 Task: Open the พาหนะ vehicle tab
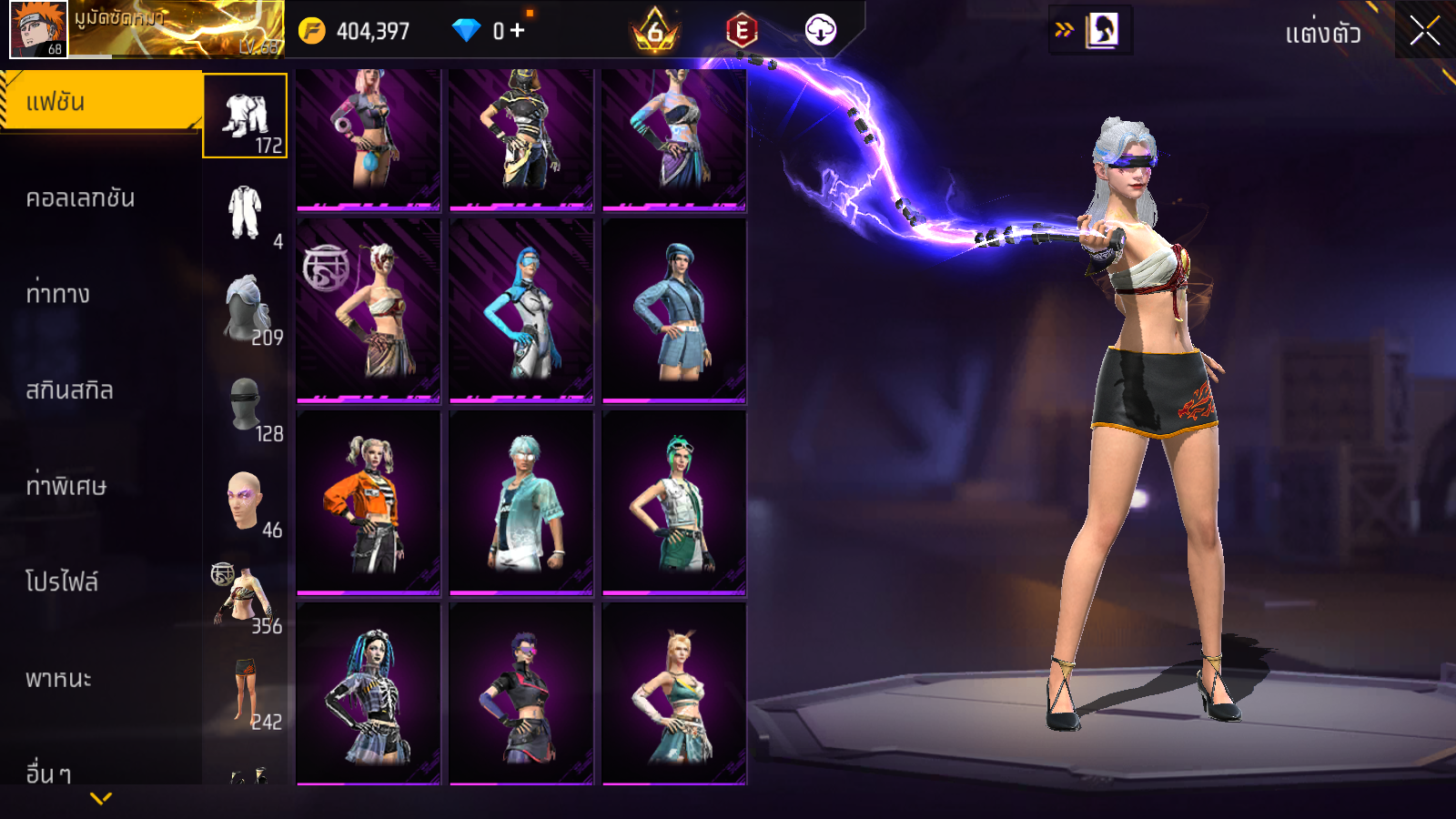click(x=59, y=679)
